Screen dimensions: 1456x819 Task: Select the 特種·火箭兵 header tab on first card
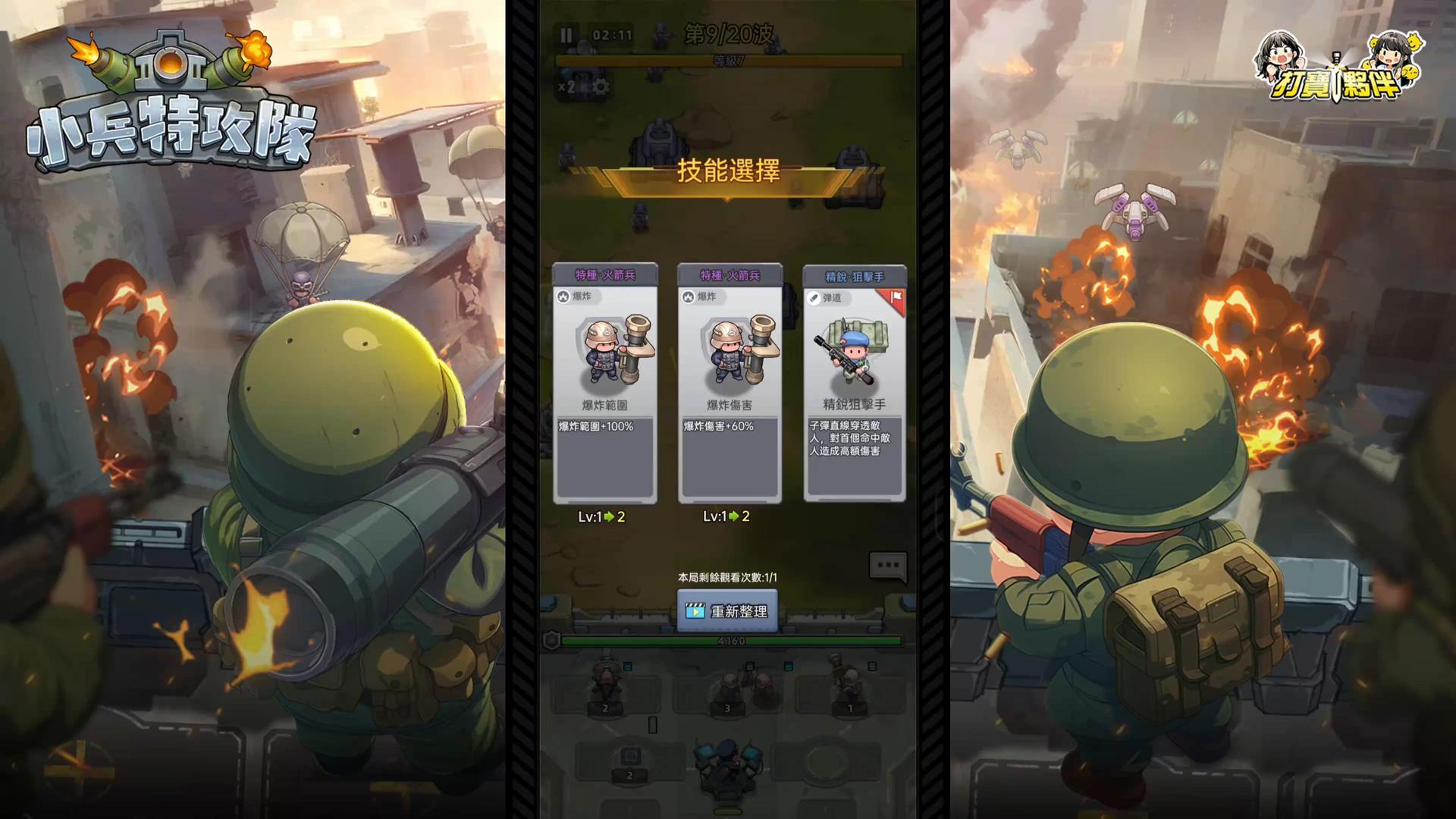[x=607, y=275]
